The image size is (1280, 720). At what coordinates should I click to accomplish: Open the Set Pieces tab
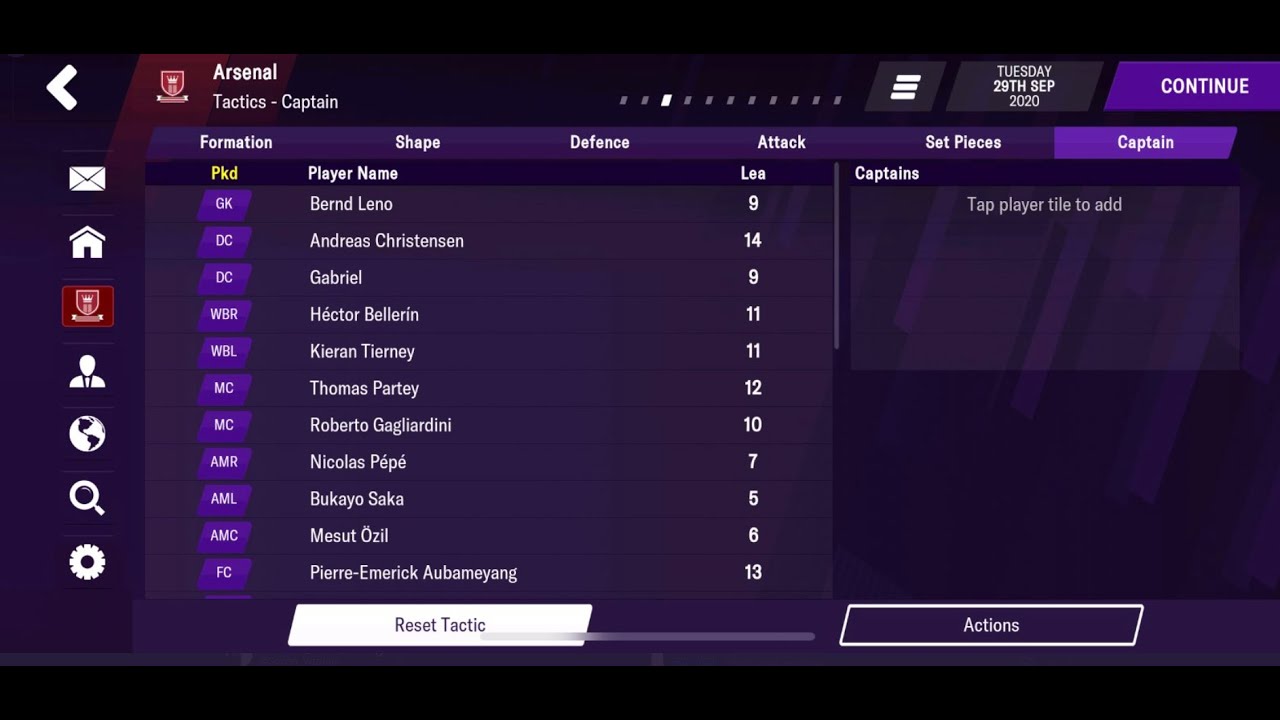pyautogui.click(x=962, y=142)
